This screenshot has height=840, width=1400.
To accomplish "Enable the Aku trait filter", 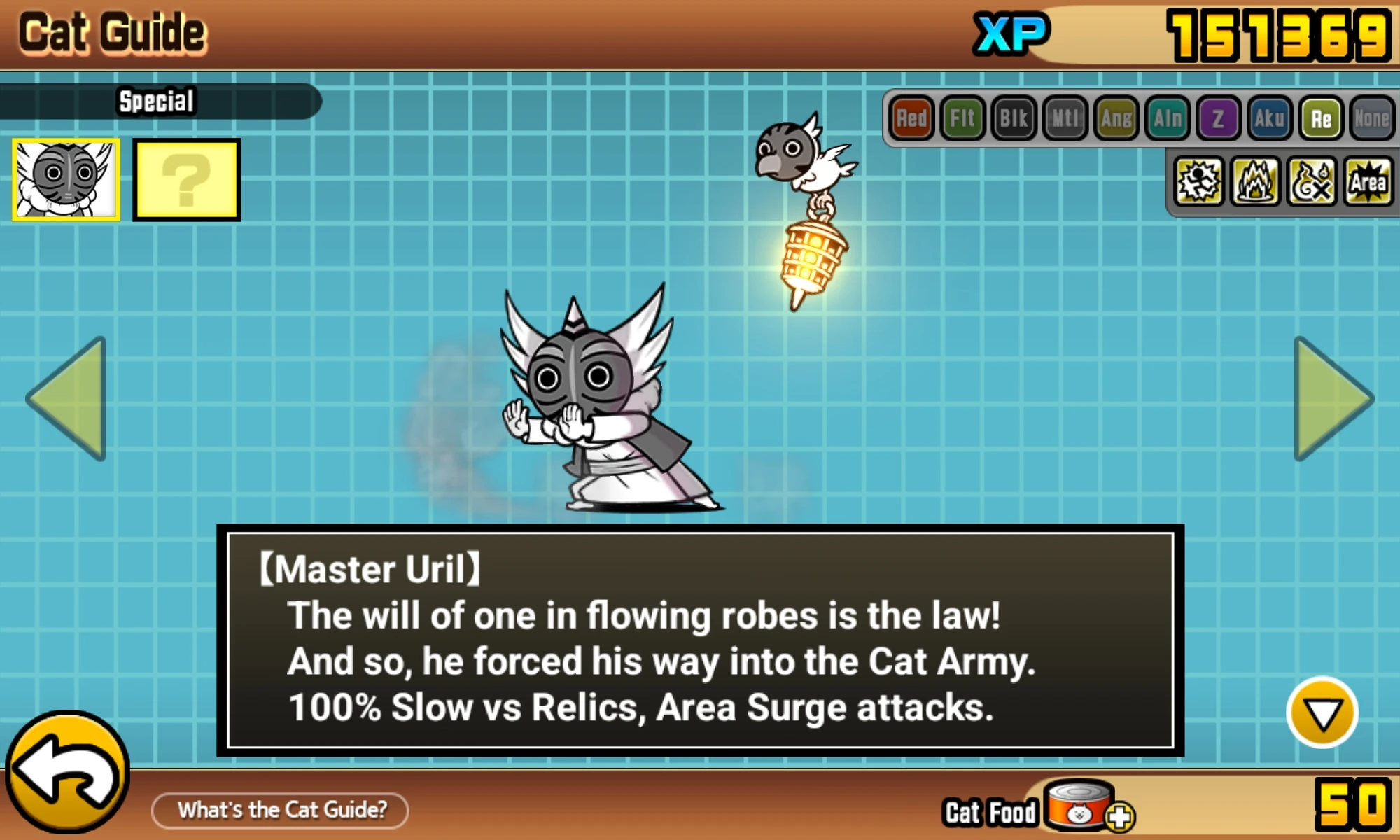I will point(1269,118).
